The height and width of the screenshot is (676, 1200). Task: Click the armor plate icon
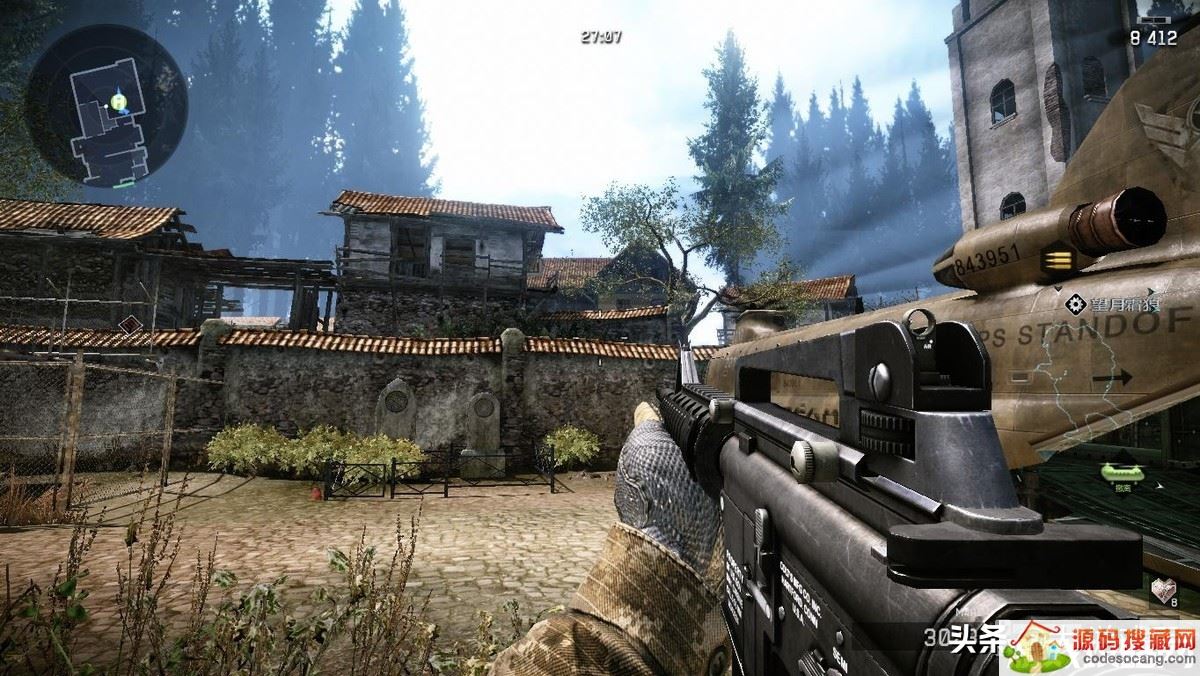[x=1163, y=590]
